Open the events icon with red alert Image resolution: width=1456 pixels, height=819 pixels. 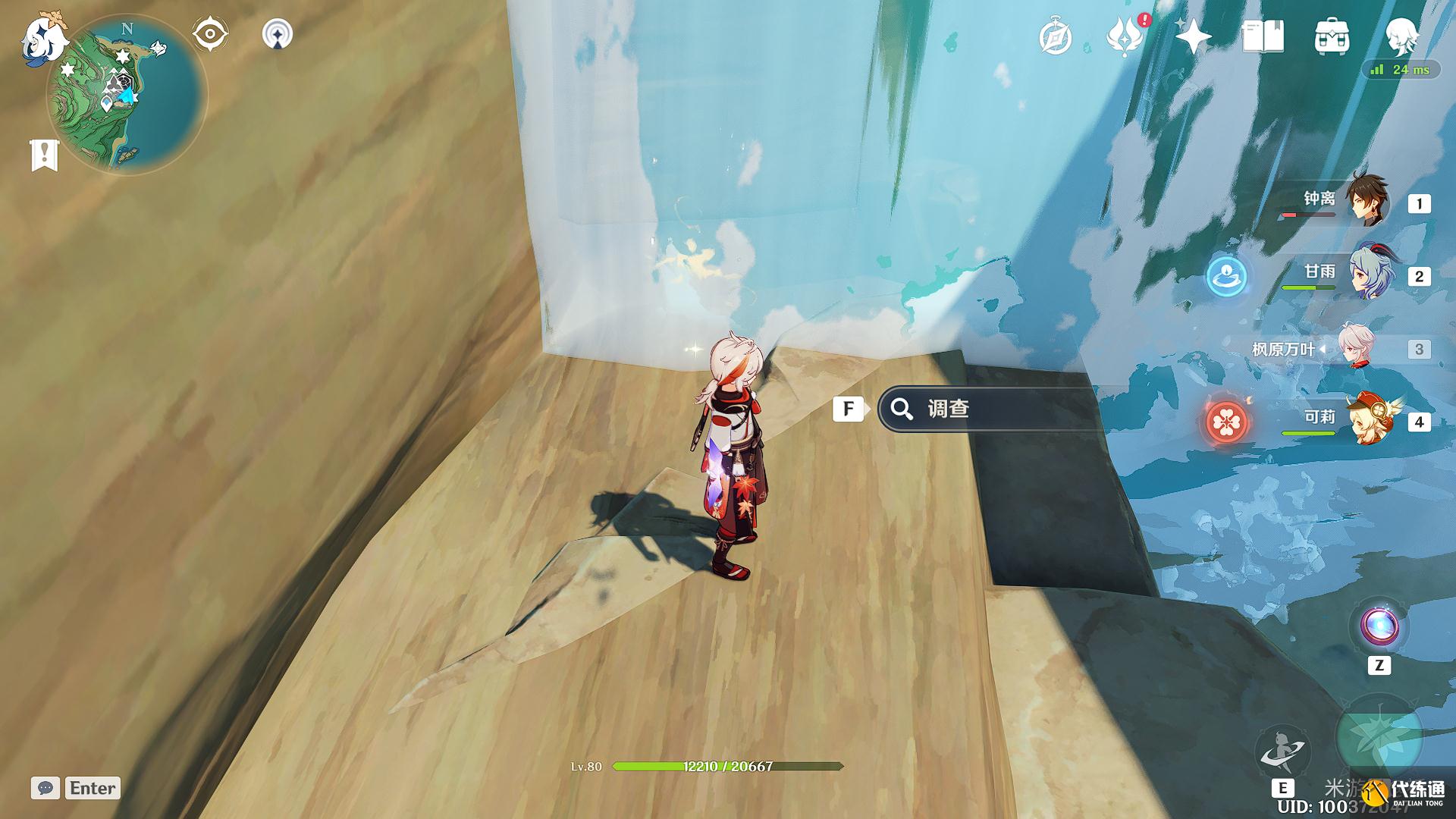1125,36
